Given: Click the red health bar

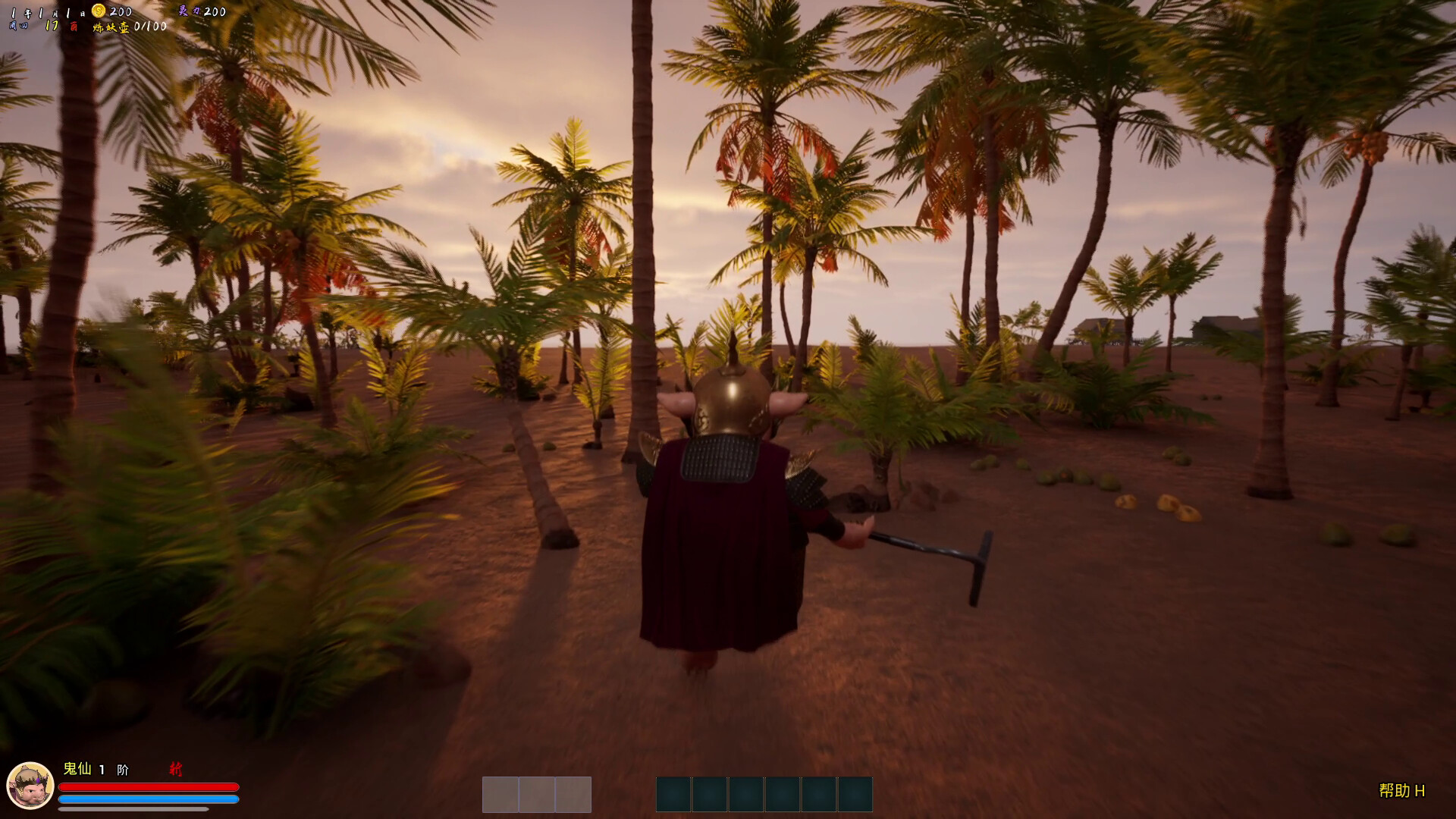Looking at the screenshot, I should coord(148,786).
